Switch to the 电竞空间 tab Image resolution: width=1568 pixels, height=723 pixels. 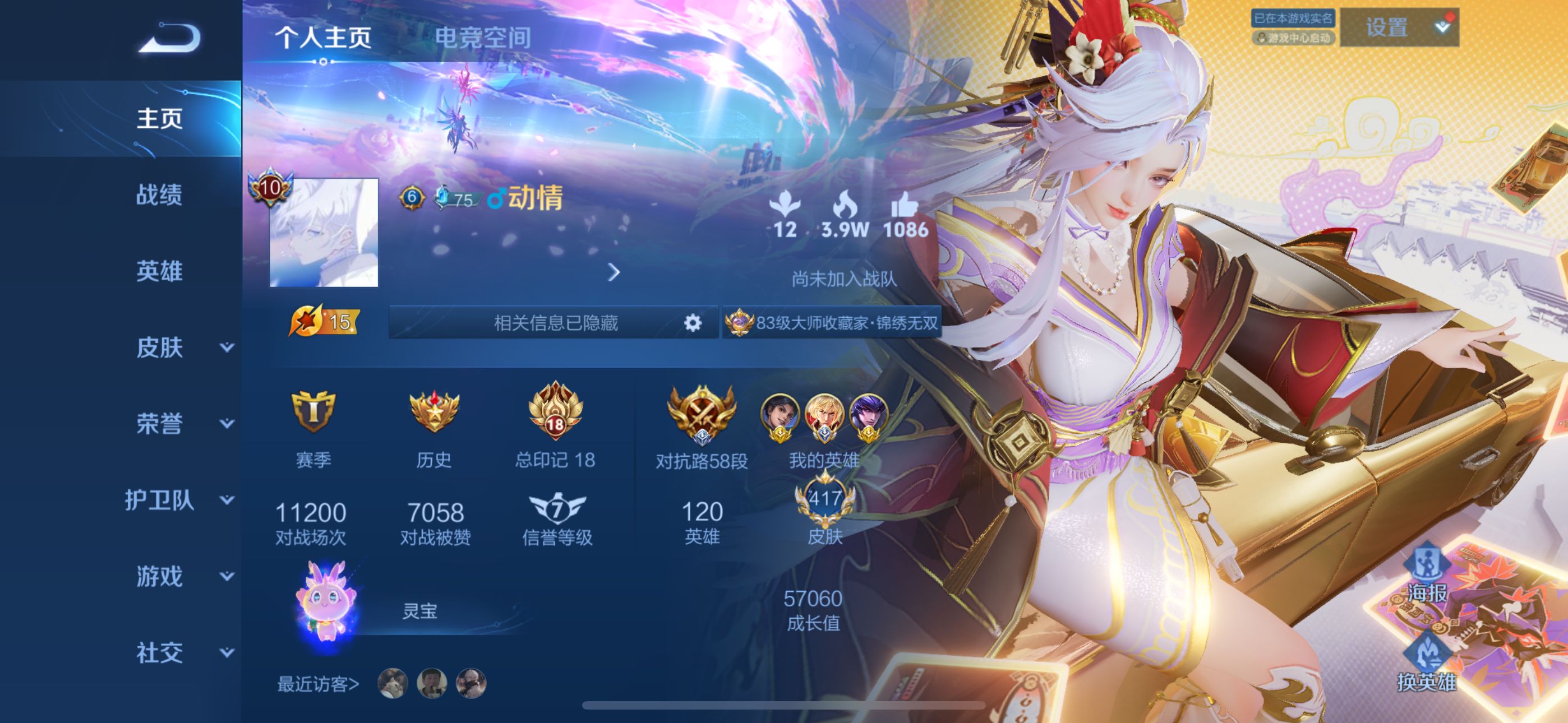pos(482,38)
